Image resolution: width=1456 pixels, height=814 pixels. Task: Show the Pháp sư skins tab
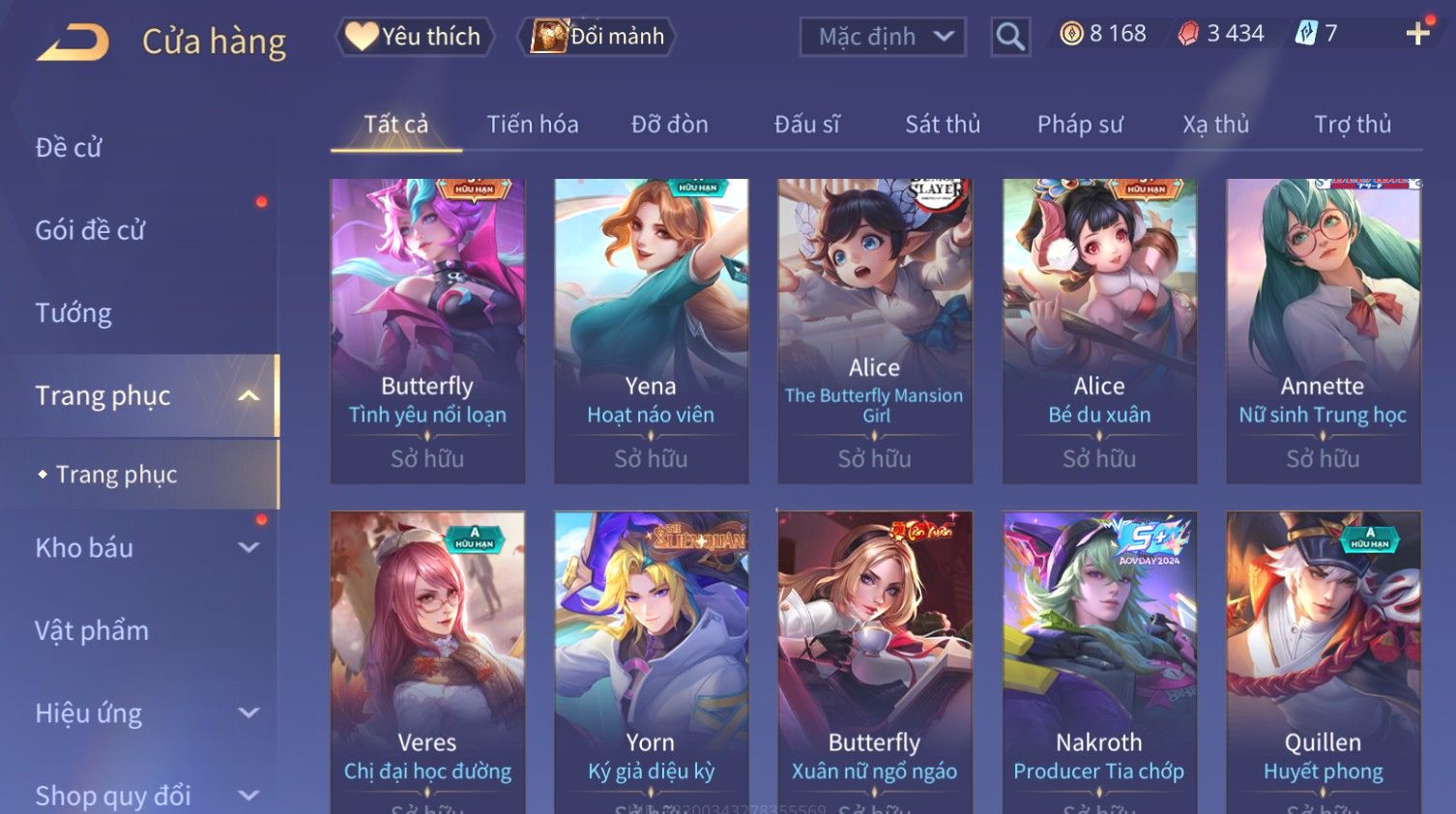[1080, 125]
